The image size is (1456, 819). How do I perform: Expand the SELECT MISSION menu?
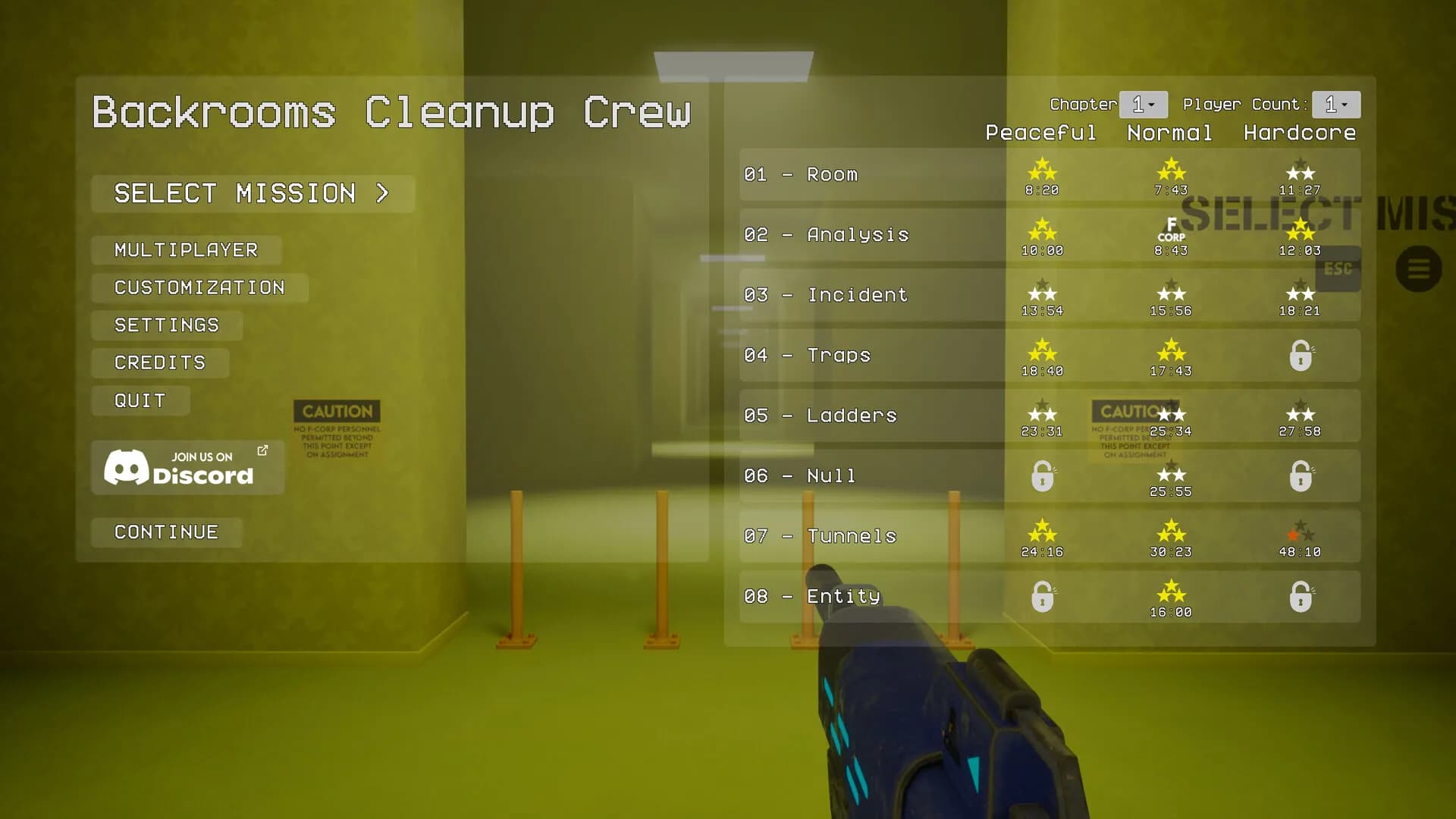click(252, 193)
